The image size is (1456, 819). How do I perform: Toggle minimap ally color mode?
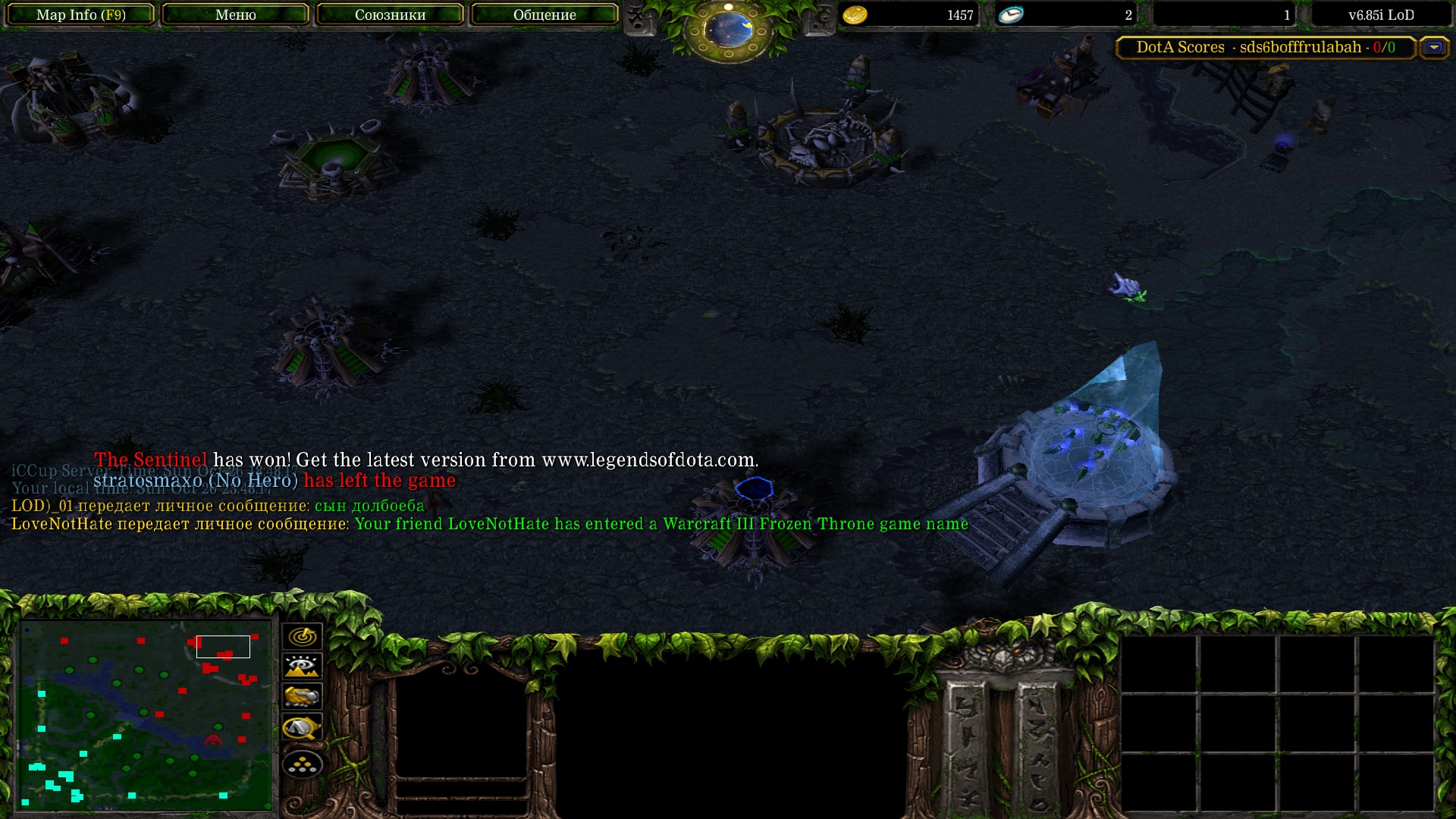302,696
